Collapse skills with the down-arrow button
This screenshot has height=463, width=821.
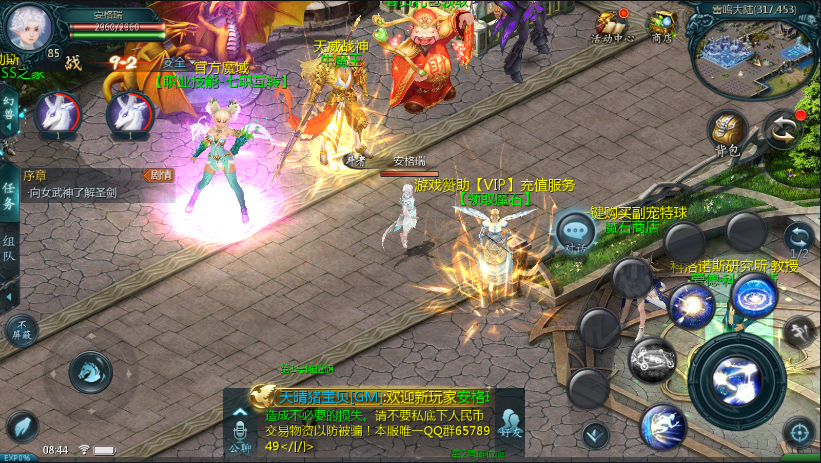(595, 434)
